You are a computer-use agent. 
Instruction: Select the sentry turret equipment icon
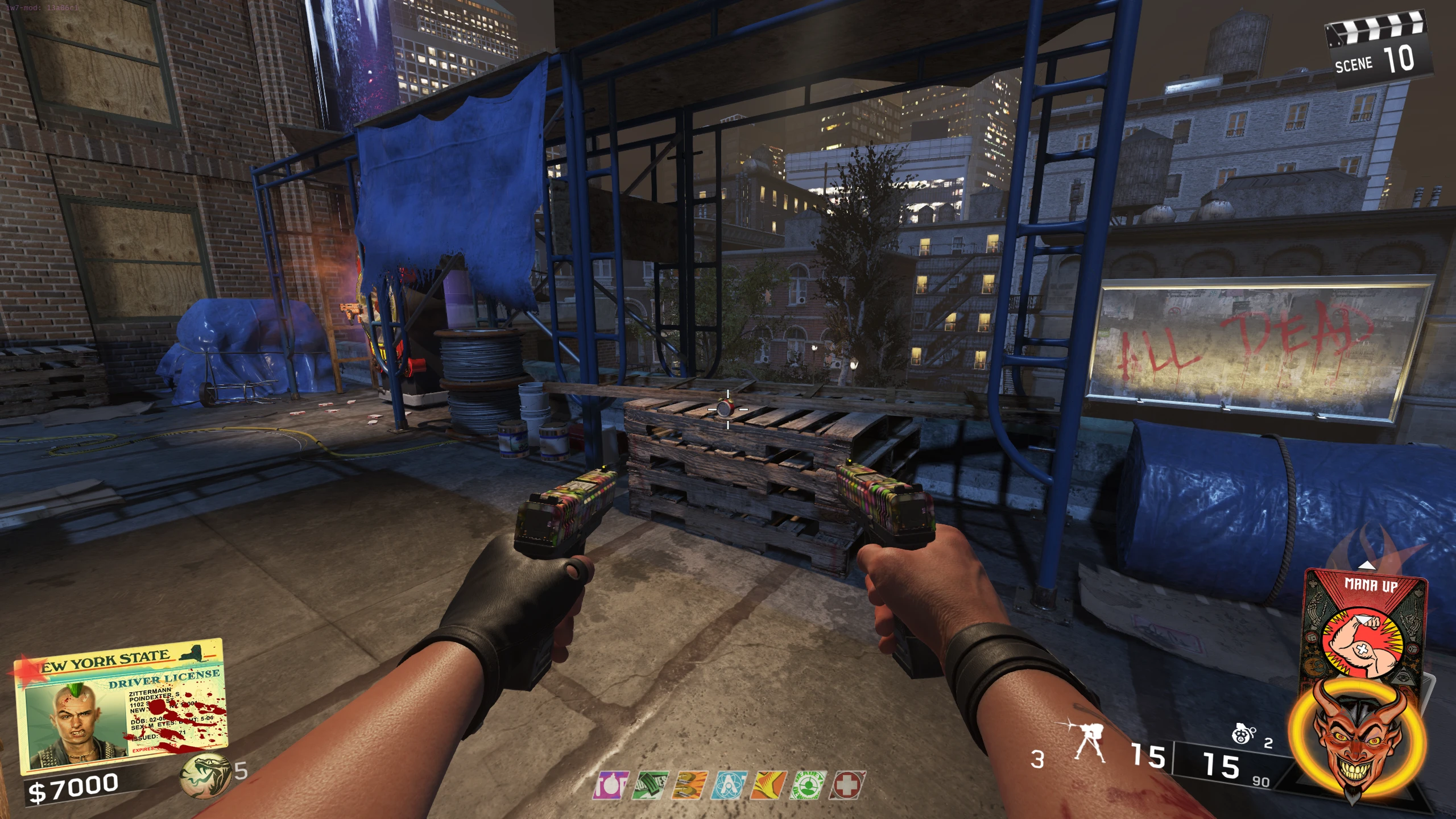1087,743
